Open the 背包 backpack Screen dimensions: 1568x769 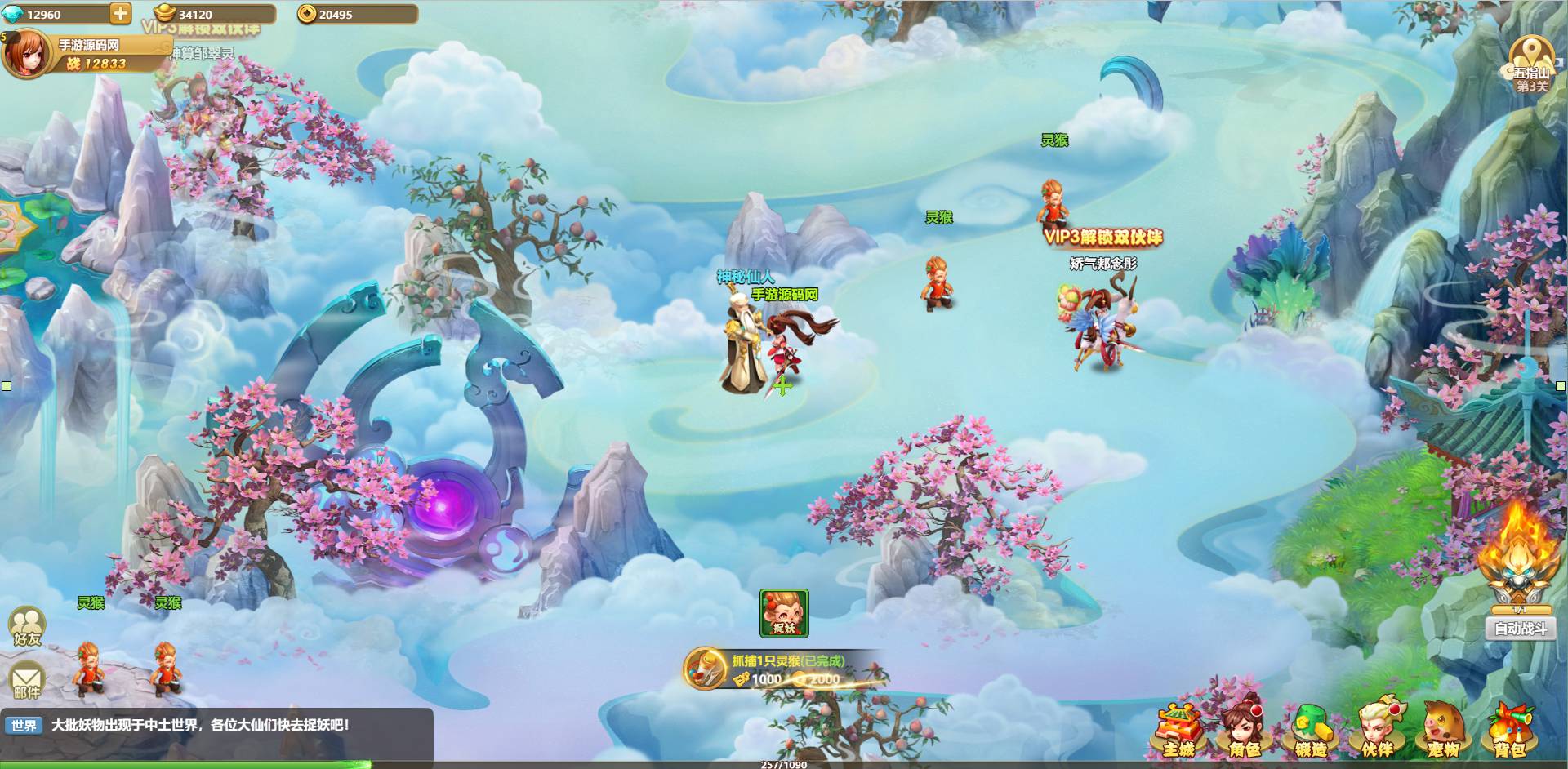pos(1508,729)
